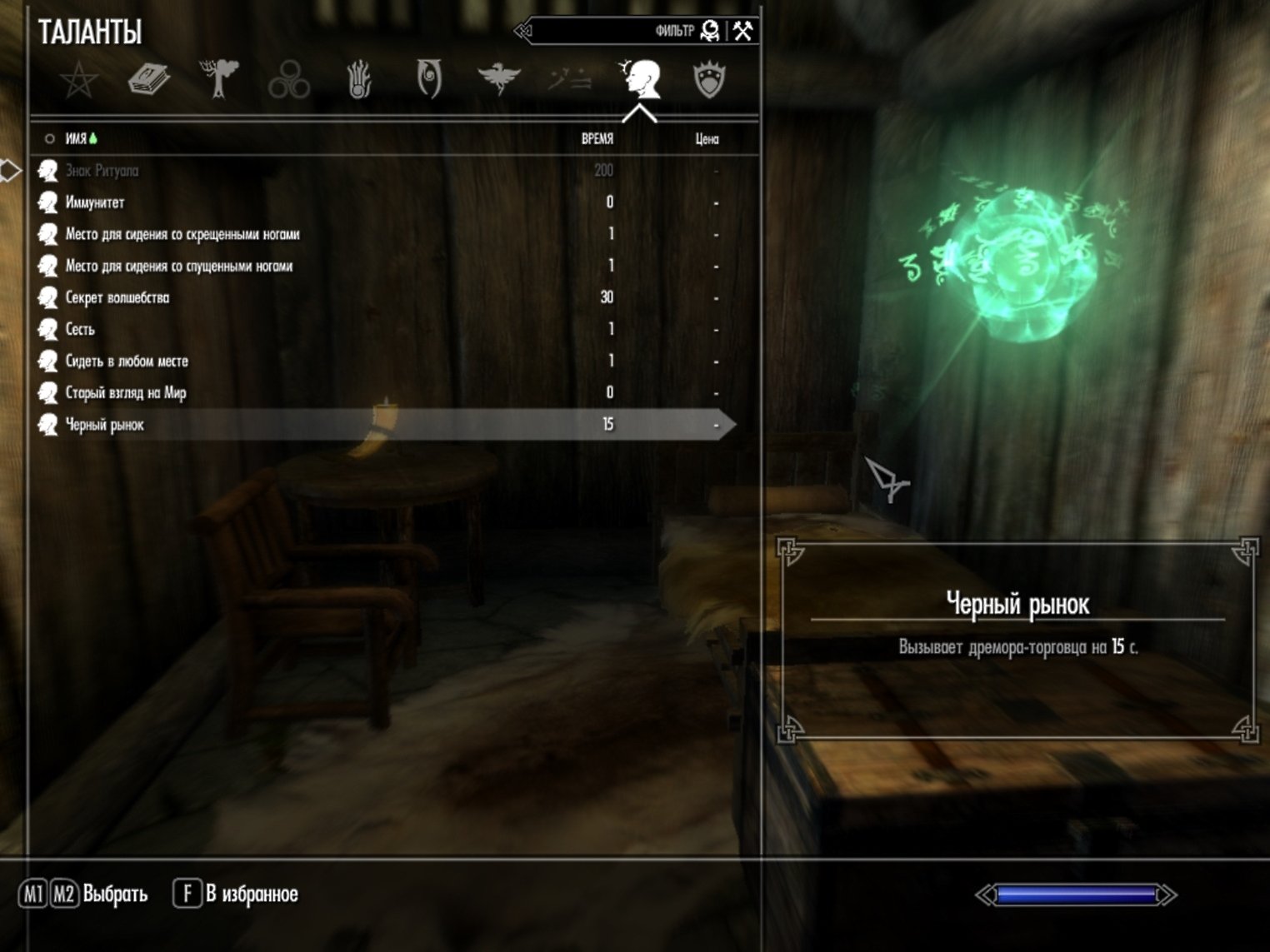Open the shield-shaped active effects tab

pyautogui.click(x=709, y=81)
